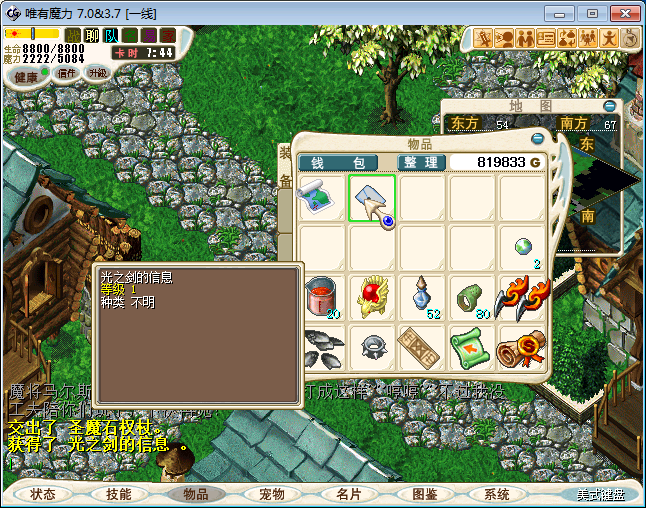This screenshot has height=508, width=646.
Task: Click the 升级 level-up button
Action: 97,73
